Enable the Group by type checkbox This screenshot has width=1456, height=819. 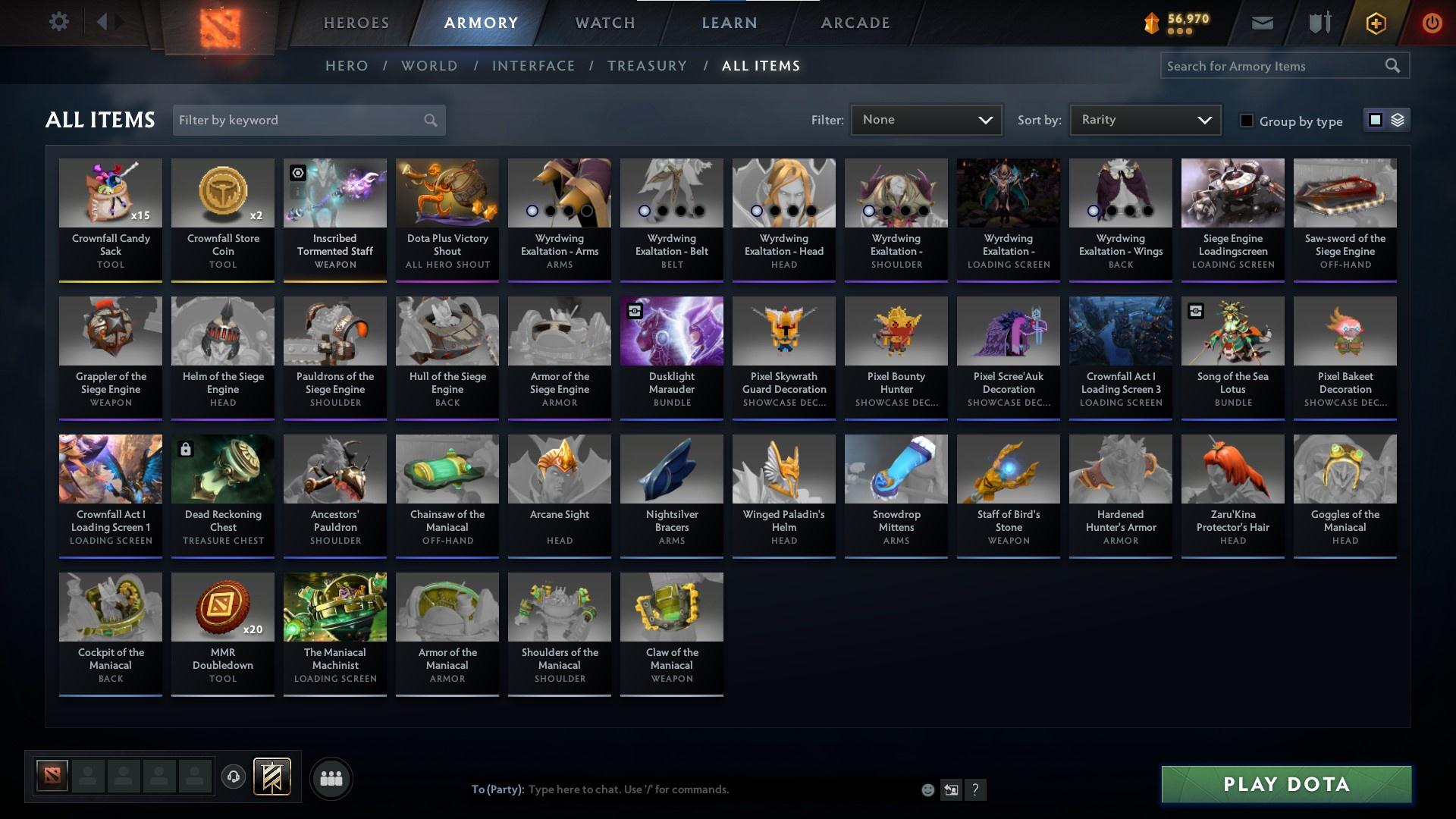coord(1247,121)
